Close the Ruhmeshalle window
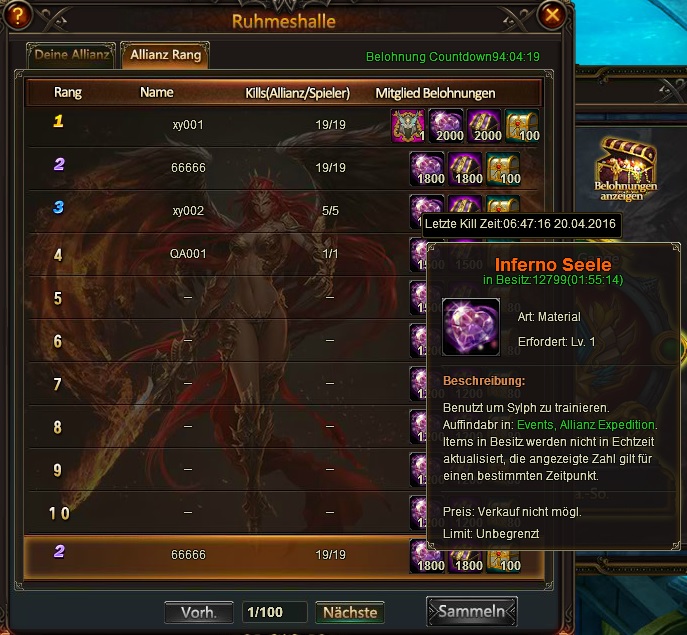Screen dimensions: 687x635 click(x=550, y=16)
